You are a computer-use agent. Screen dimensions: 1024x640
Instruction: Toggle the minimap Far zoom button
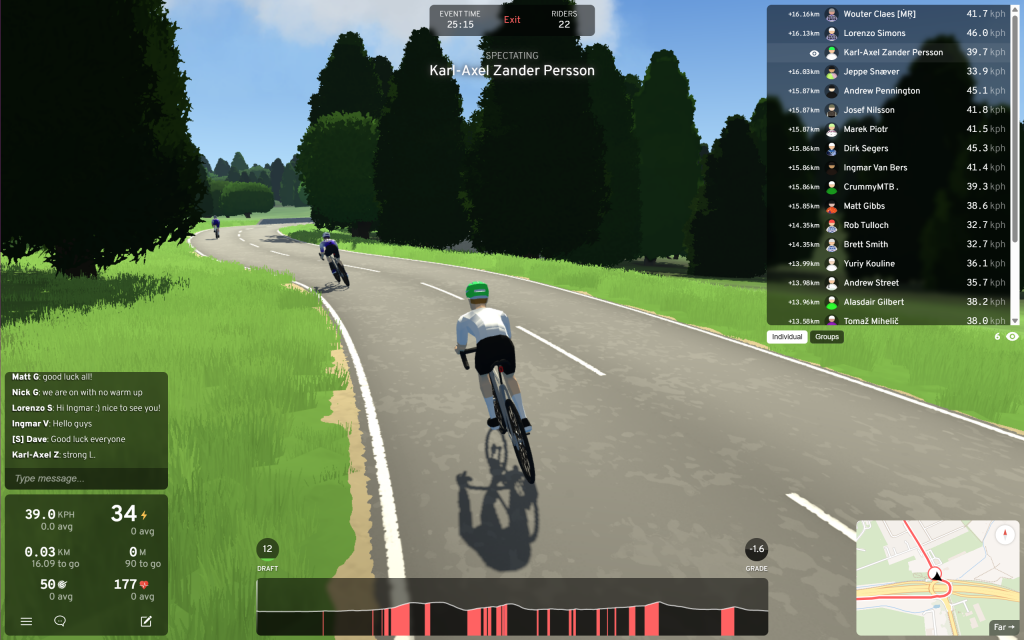1002,628
